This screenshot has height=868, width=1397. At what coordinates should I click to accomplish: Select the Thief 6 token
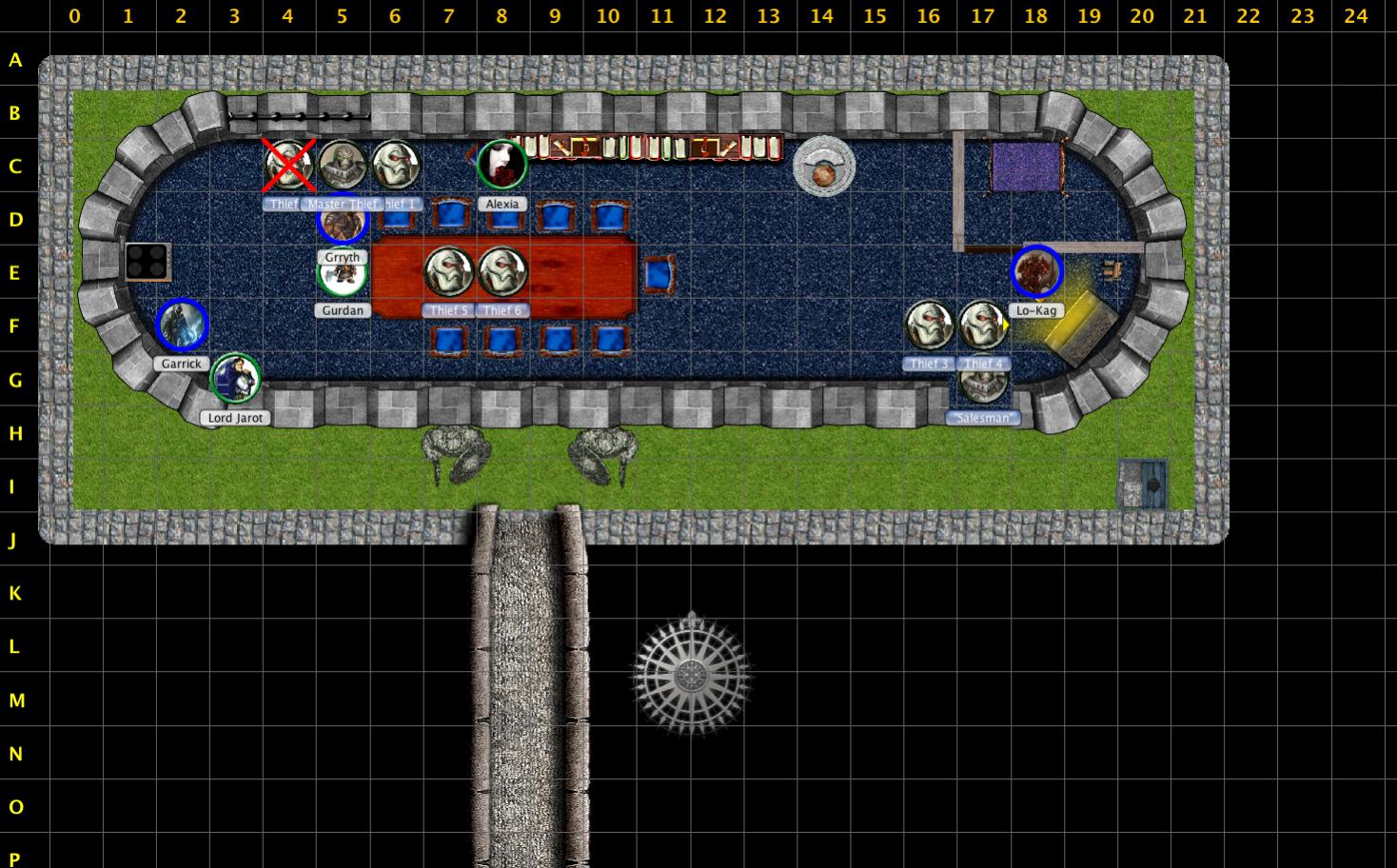(x=502, y=272)
